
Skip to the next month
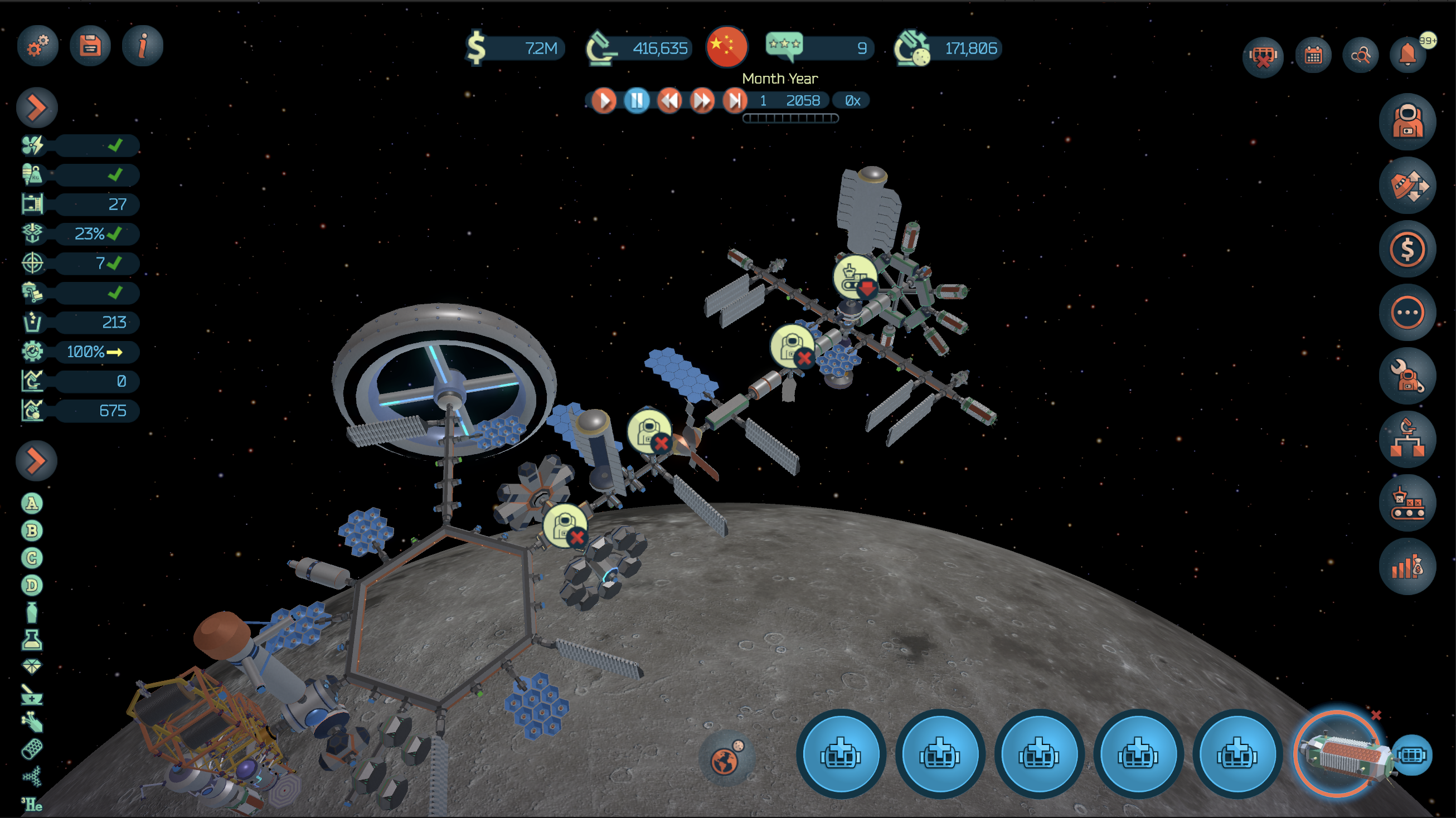coord(735,100)
